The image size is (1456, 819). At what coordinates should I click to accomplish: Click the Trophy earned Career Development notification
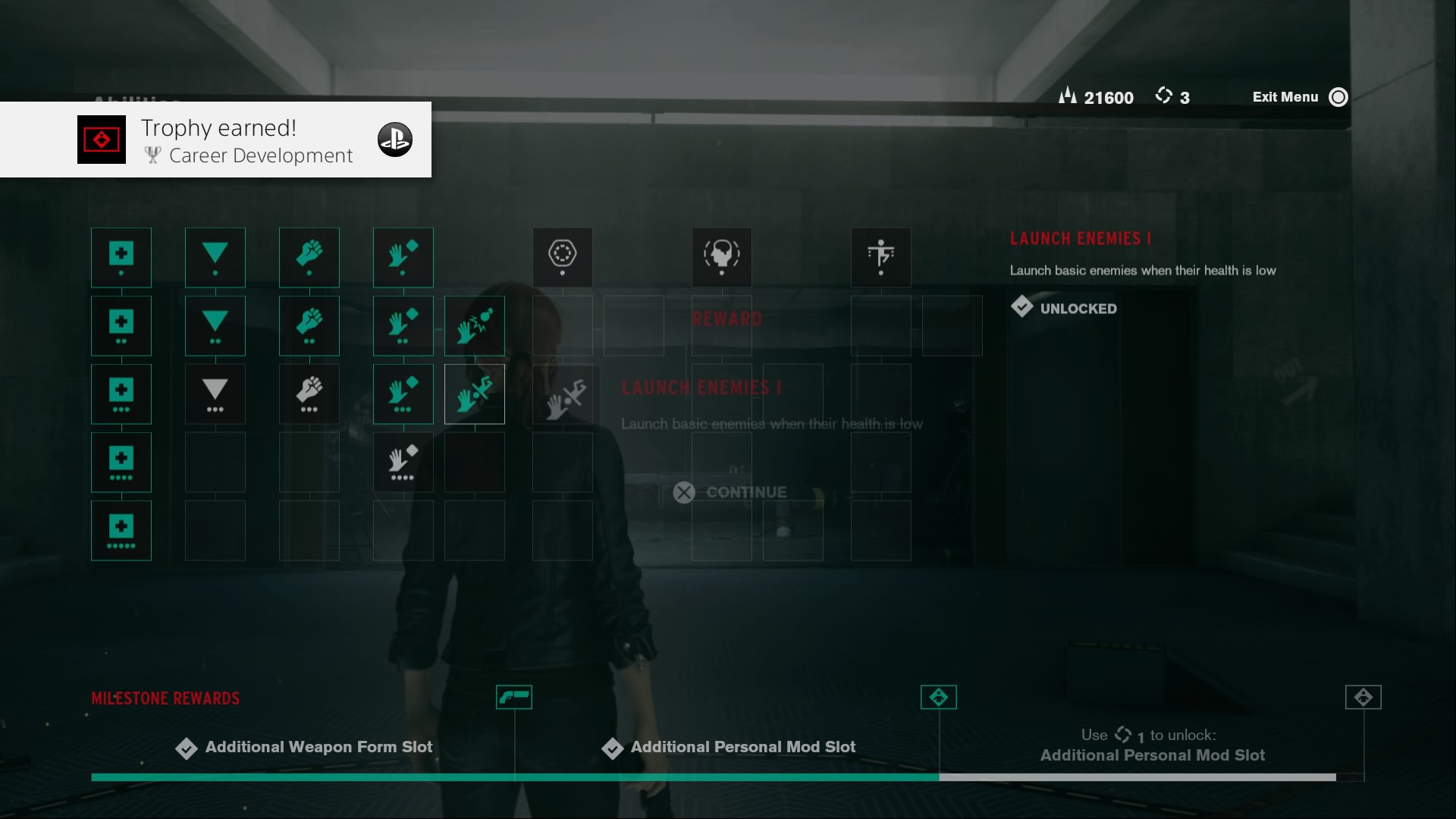pos(216,140)
